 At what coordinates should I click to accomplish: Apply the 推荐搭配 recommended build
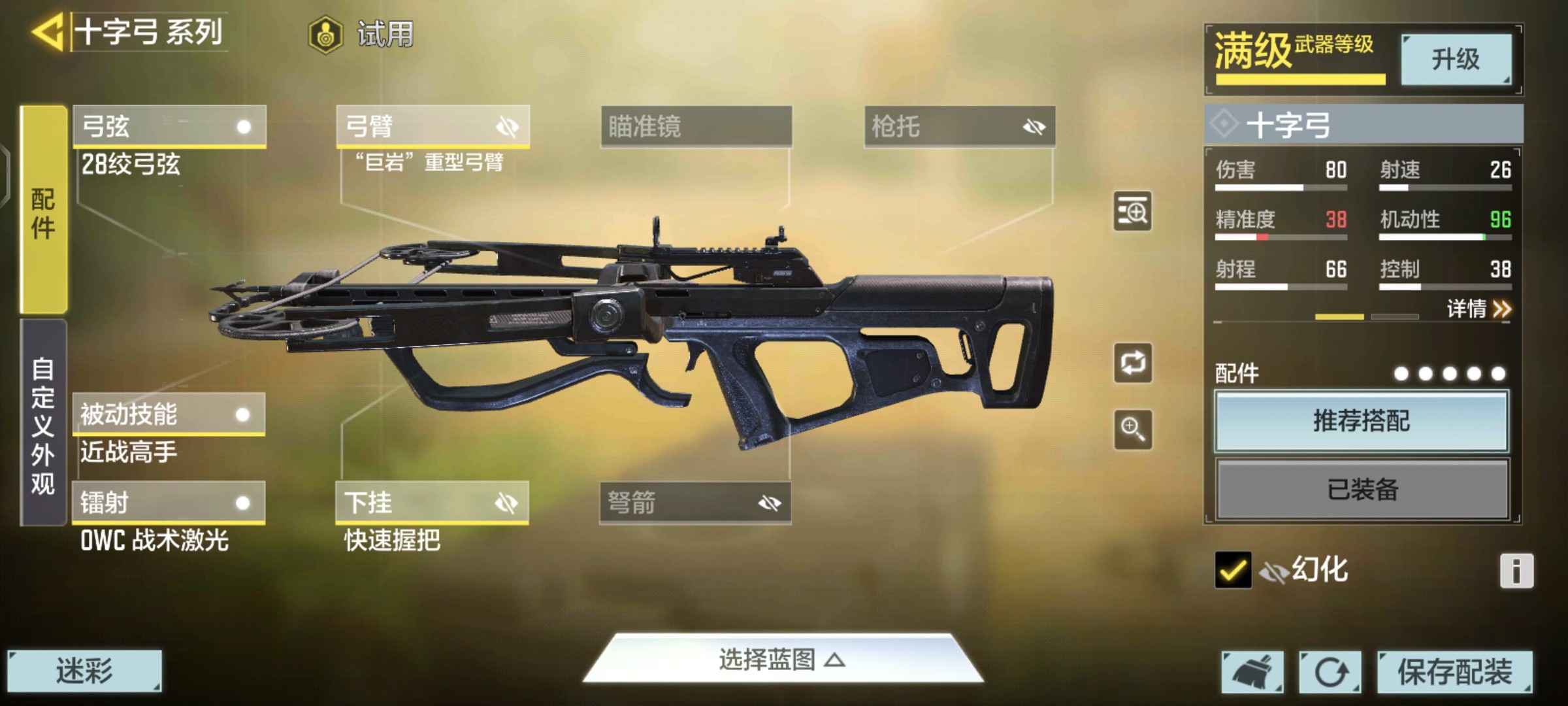pyautogui.click(x=1362, y=421)
